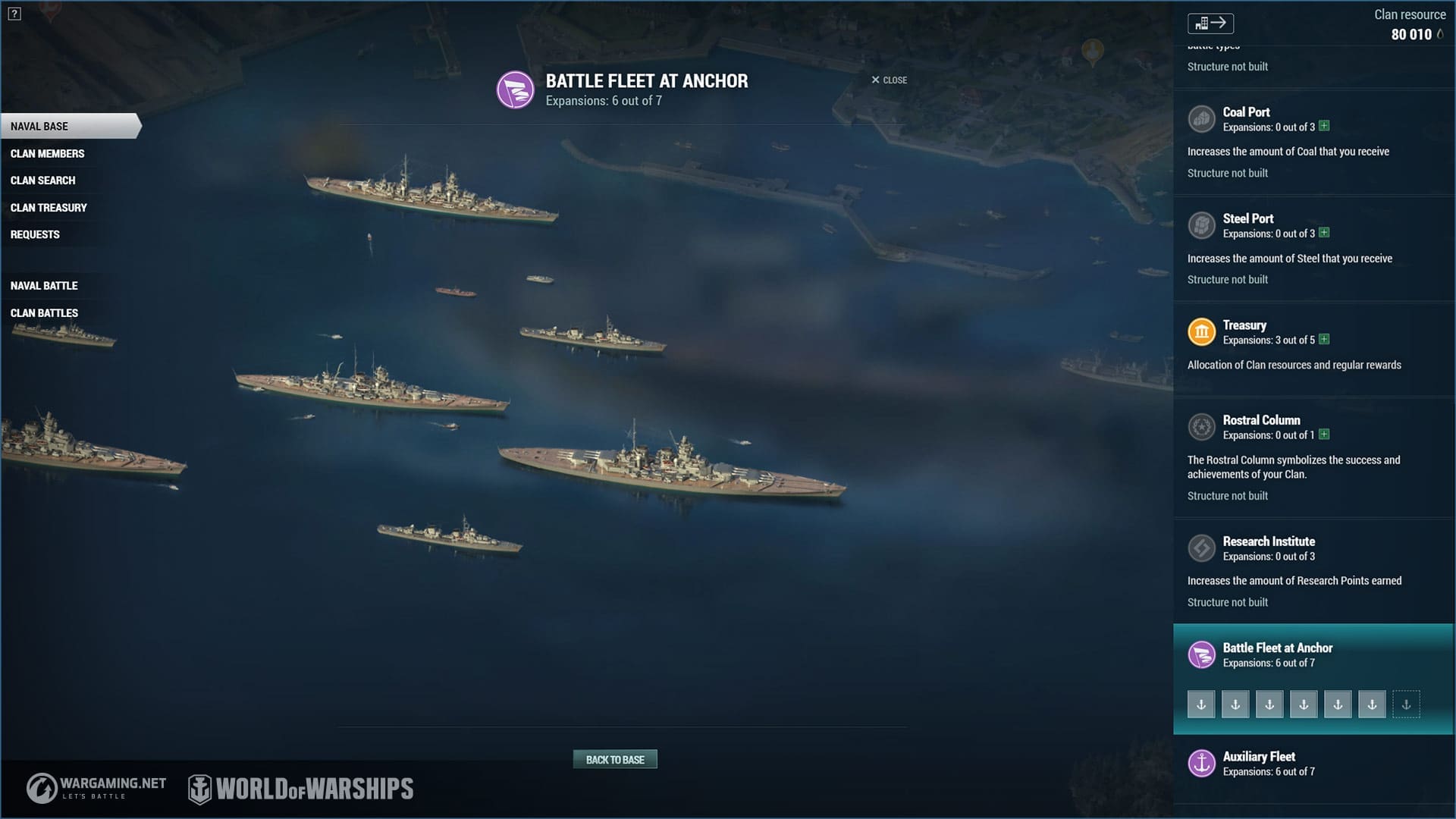Open the Naval Battle section
1456x819 pixels.
point(44,286)
